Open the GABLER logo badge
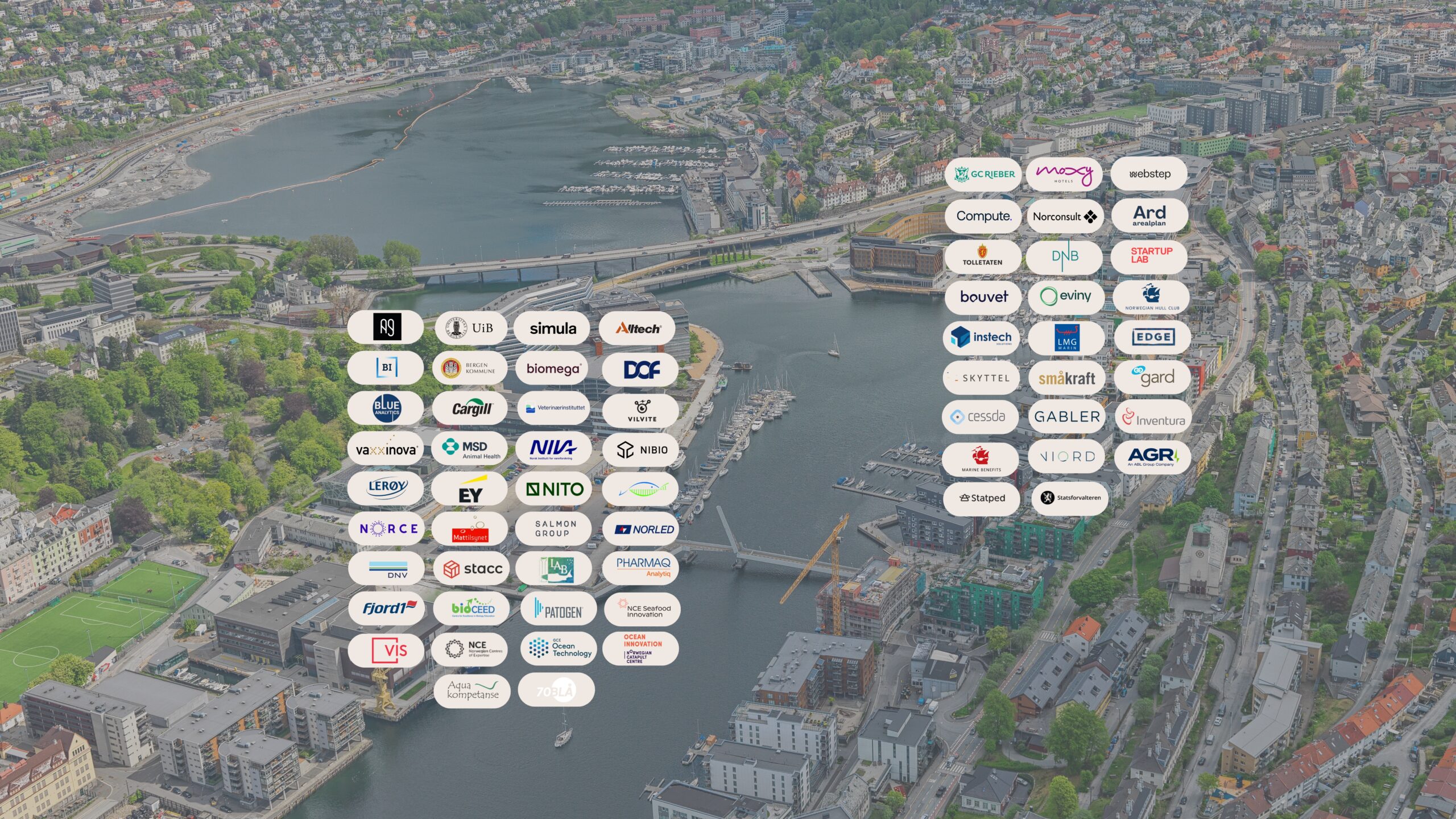Viewport: 1456px width, 819px height. coord(1066,417)
